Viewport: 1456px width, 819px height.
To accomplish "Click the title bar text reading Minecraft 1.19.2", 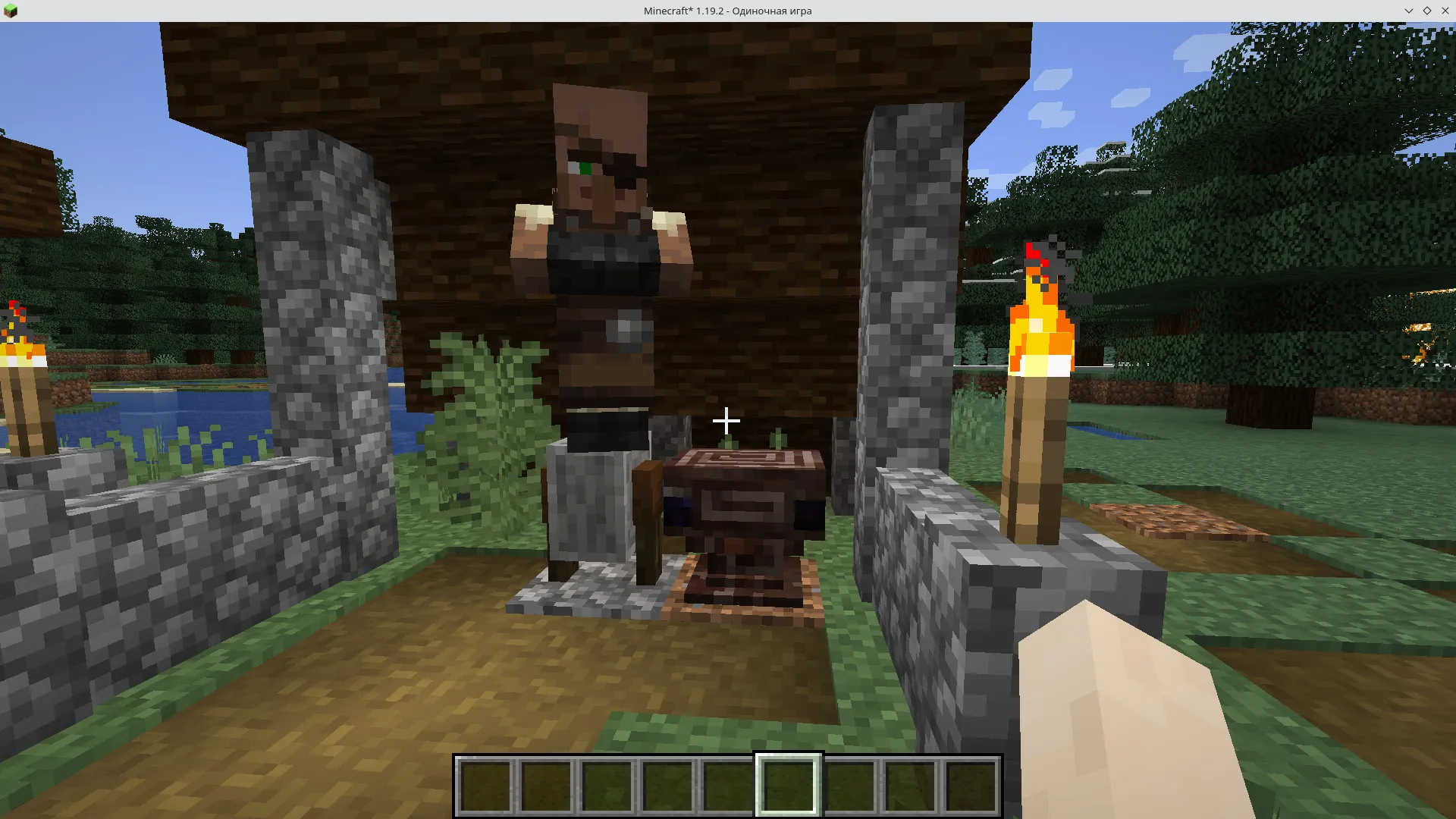I will [x=726, y=11].
